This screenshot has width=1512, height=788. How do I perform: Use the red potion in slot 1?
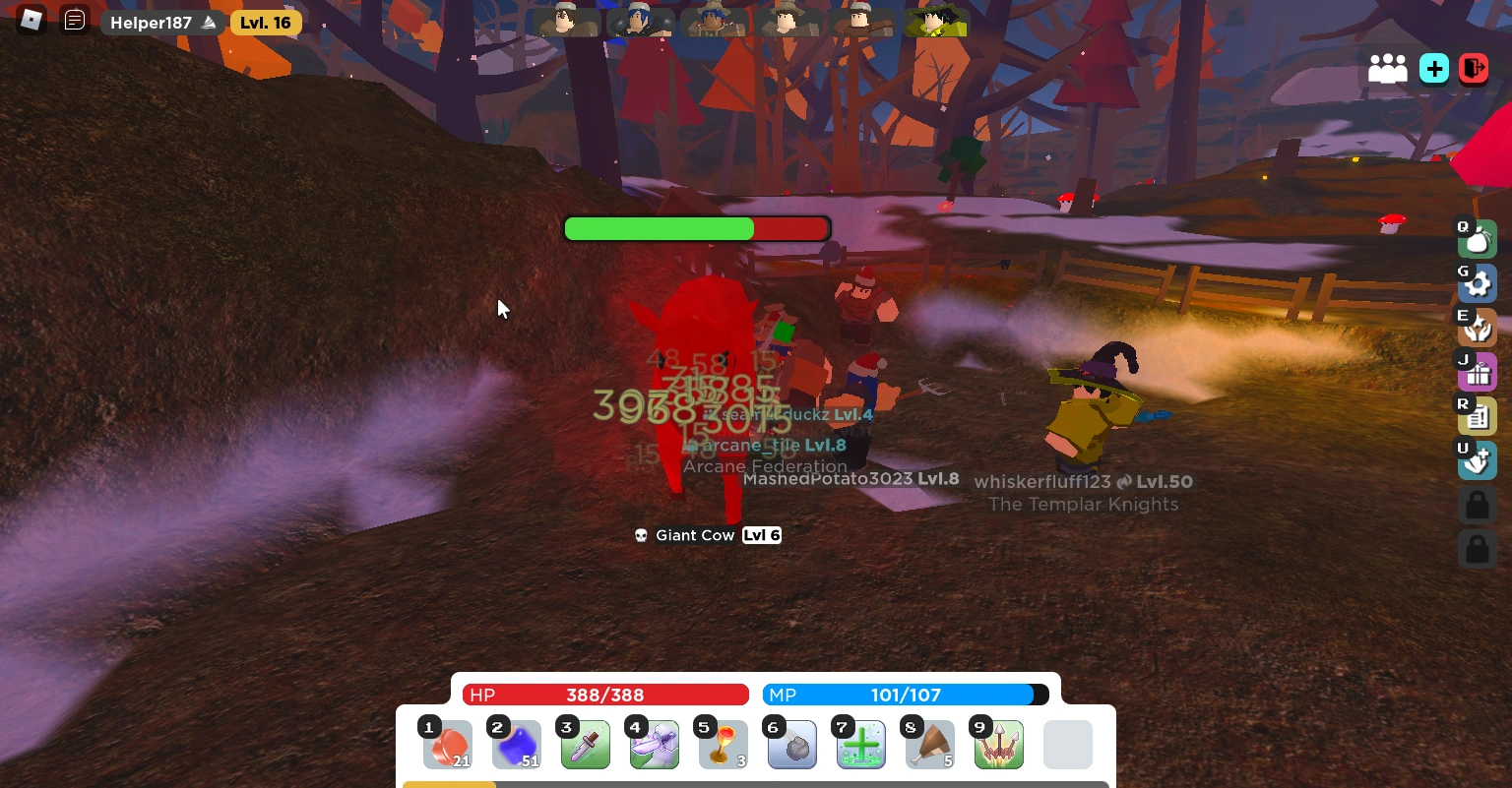(x=447, y=745)
